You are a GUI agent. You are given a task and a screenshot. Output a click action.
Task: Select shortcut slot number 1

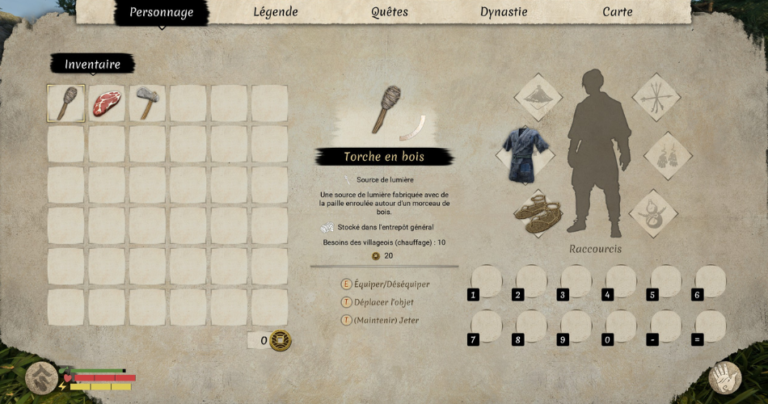tap(485, 281)
